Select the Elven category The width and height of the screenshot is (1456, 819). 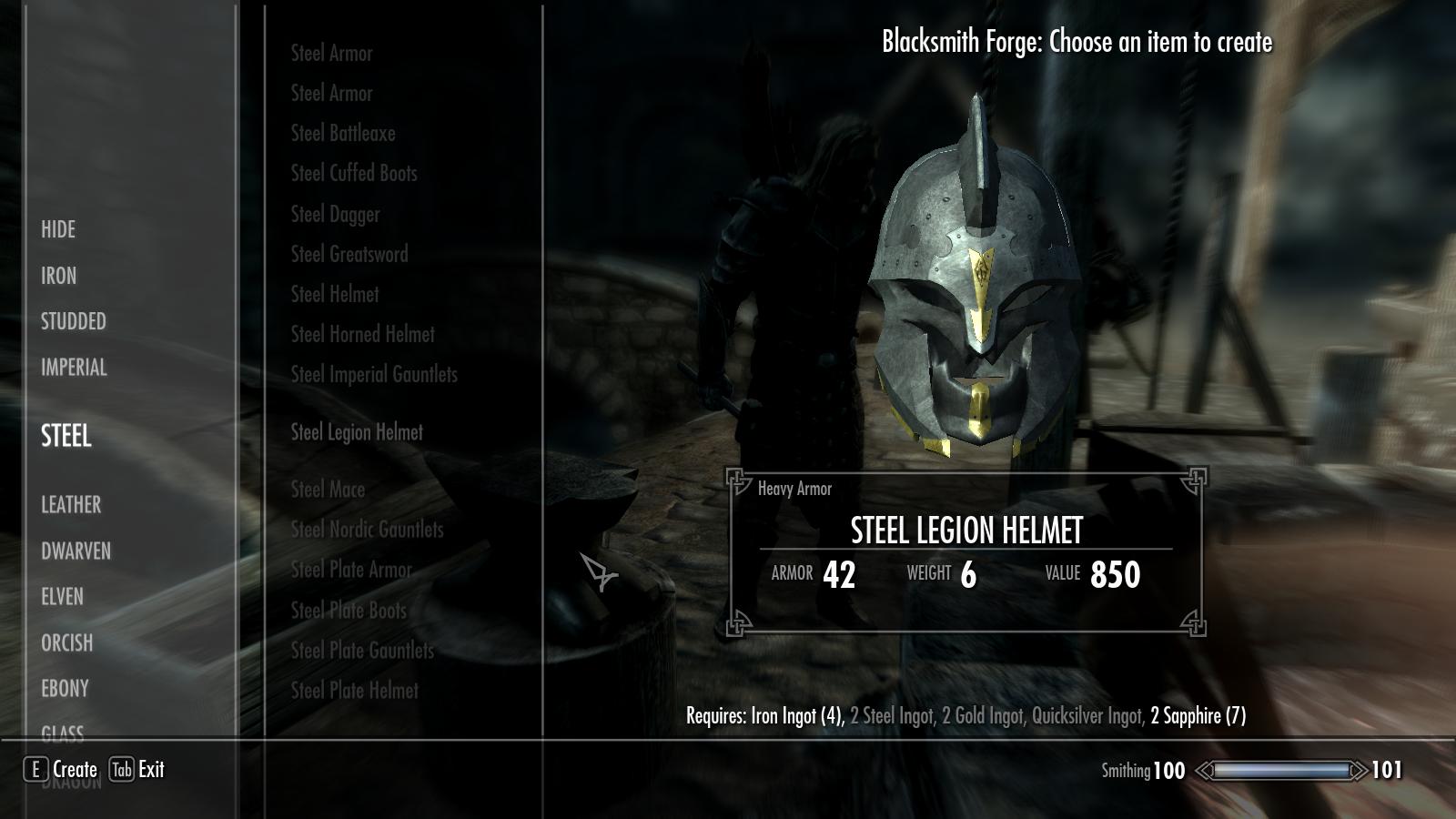[x=62, y=597]
